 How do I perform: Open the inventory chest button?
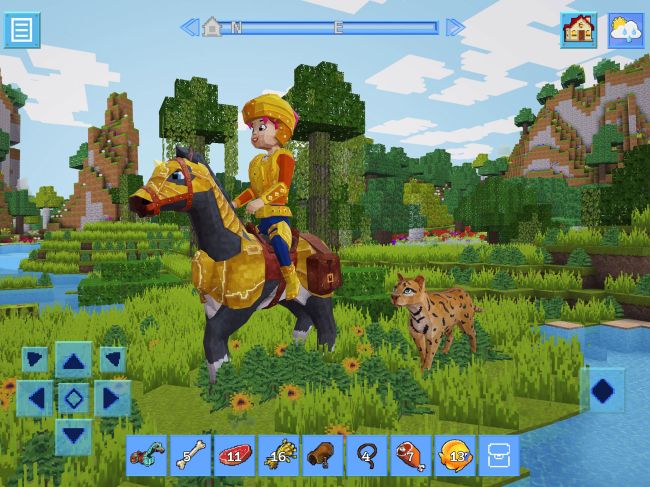(x=498, y=455)
